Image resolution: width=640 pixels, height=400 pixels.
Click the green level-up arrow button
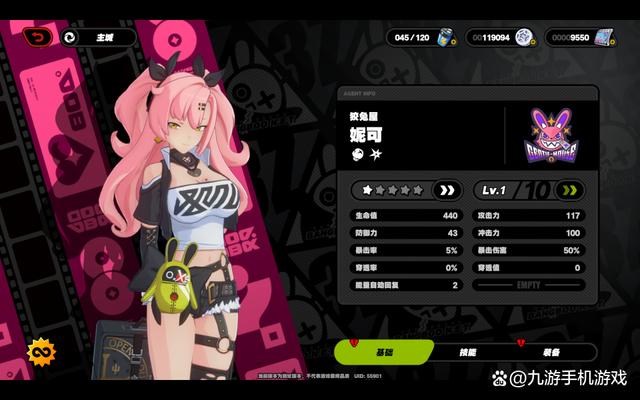tap(571, 190)
